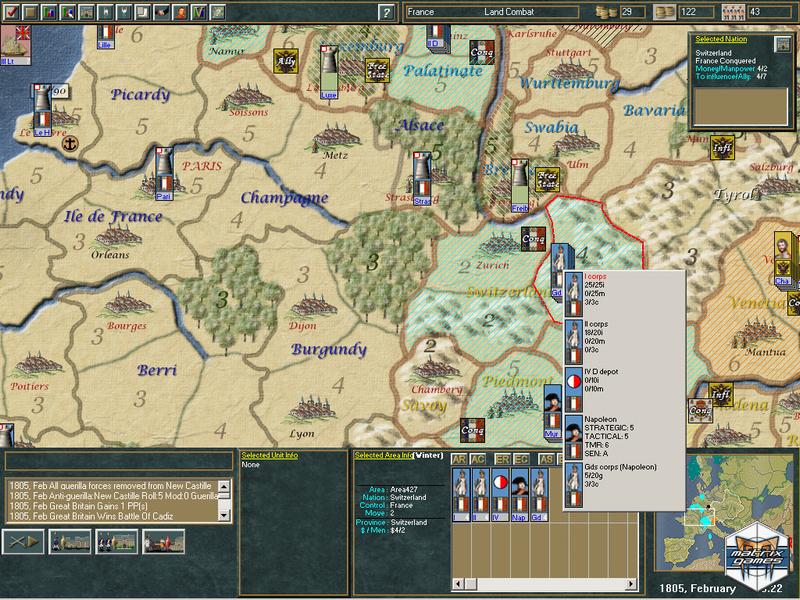The width and height of the screenshot is (800, 600).
Task: Click the Selected Nation panel corner button
Action: pos(782,45)
